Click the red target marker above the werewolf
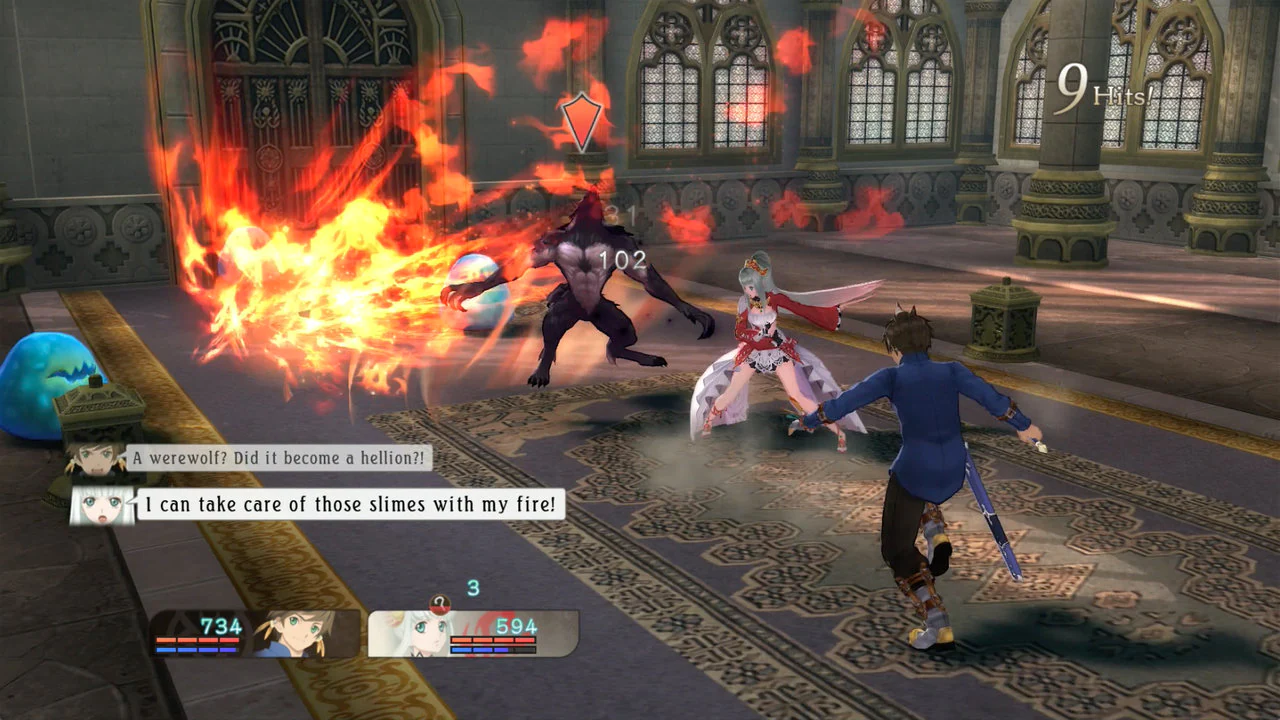1280x720 pixels. click(580, 120)
